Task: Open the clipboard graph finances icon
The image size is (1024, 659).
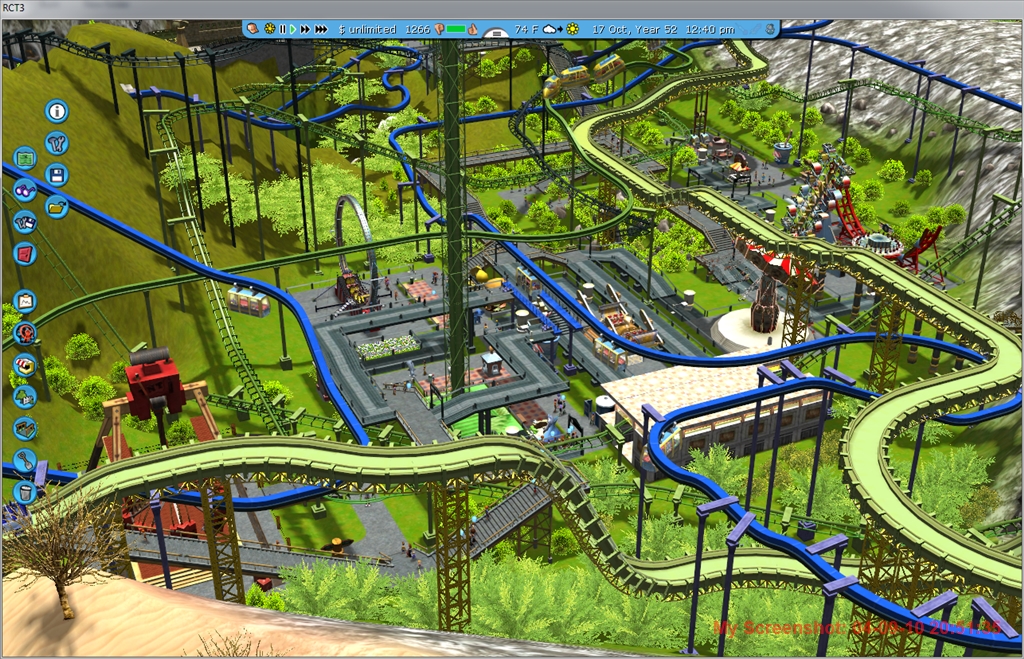Action: coord(25,301)
